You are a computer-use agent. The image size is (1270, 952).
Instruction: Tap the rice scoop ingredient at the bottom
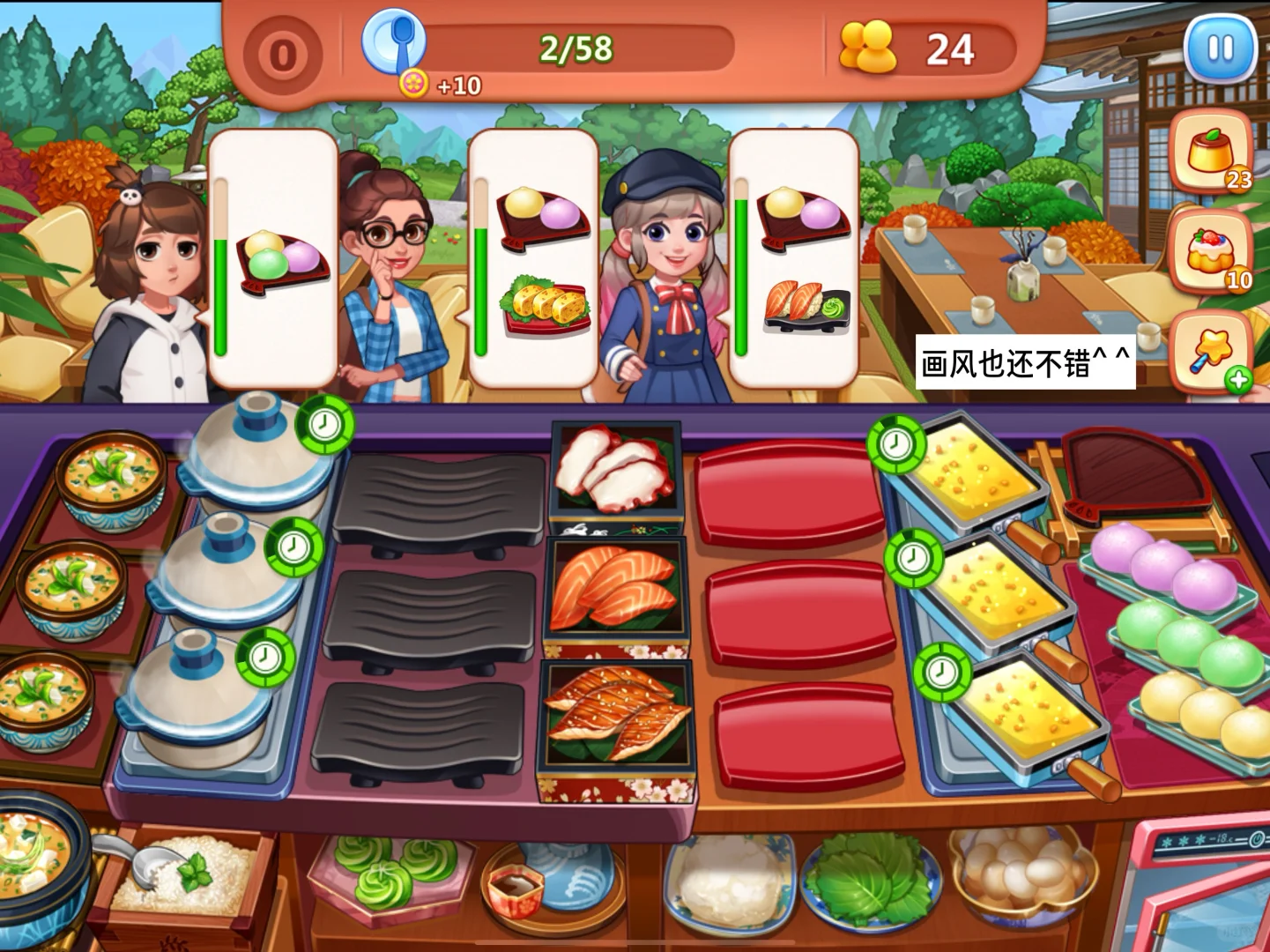[x=176, y=873]
